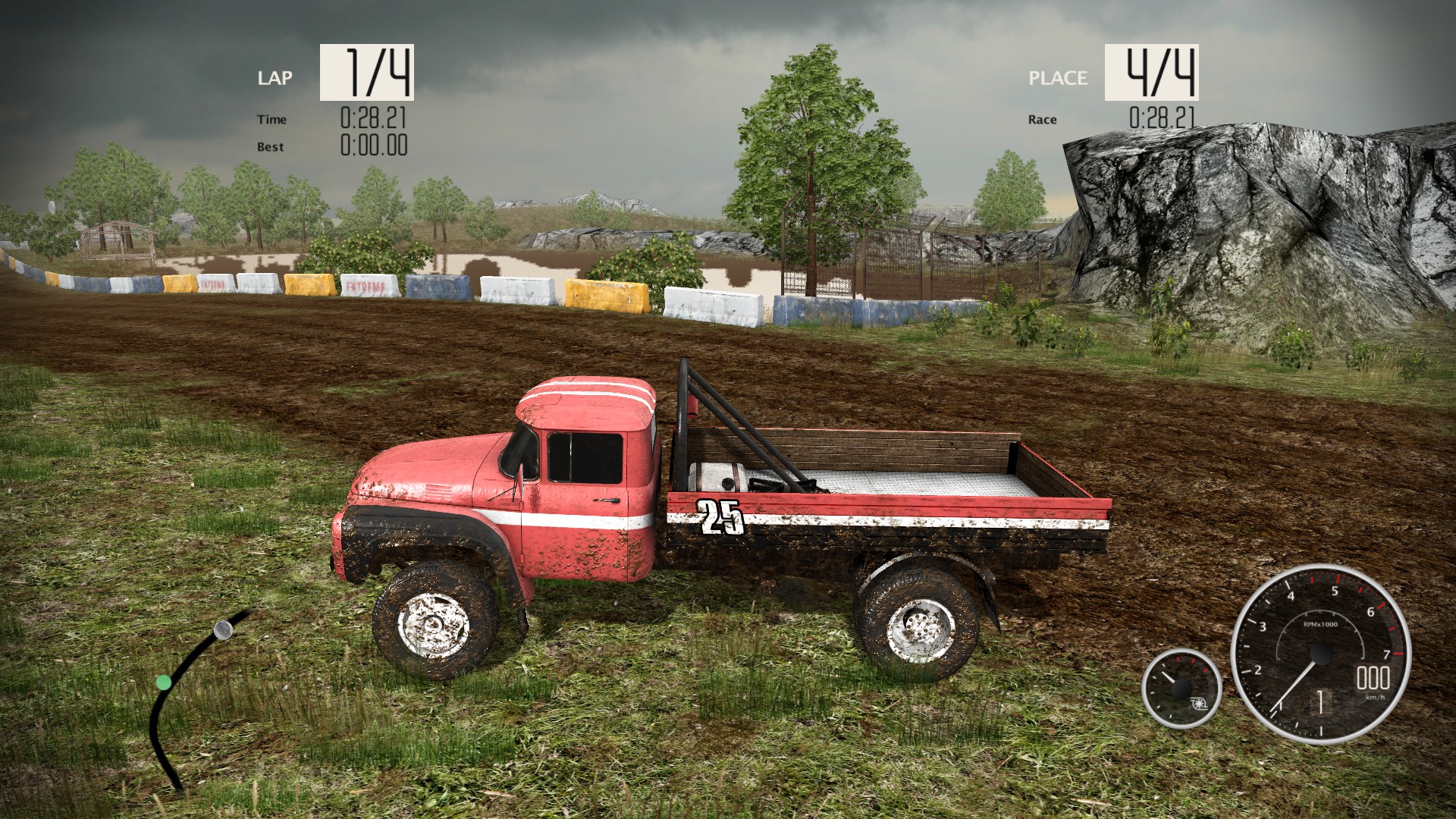Open the Time display reading 0:28.21
Screen dimensions: 1456x819
(373, 118)
